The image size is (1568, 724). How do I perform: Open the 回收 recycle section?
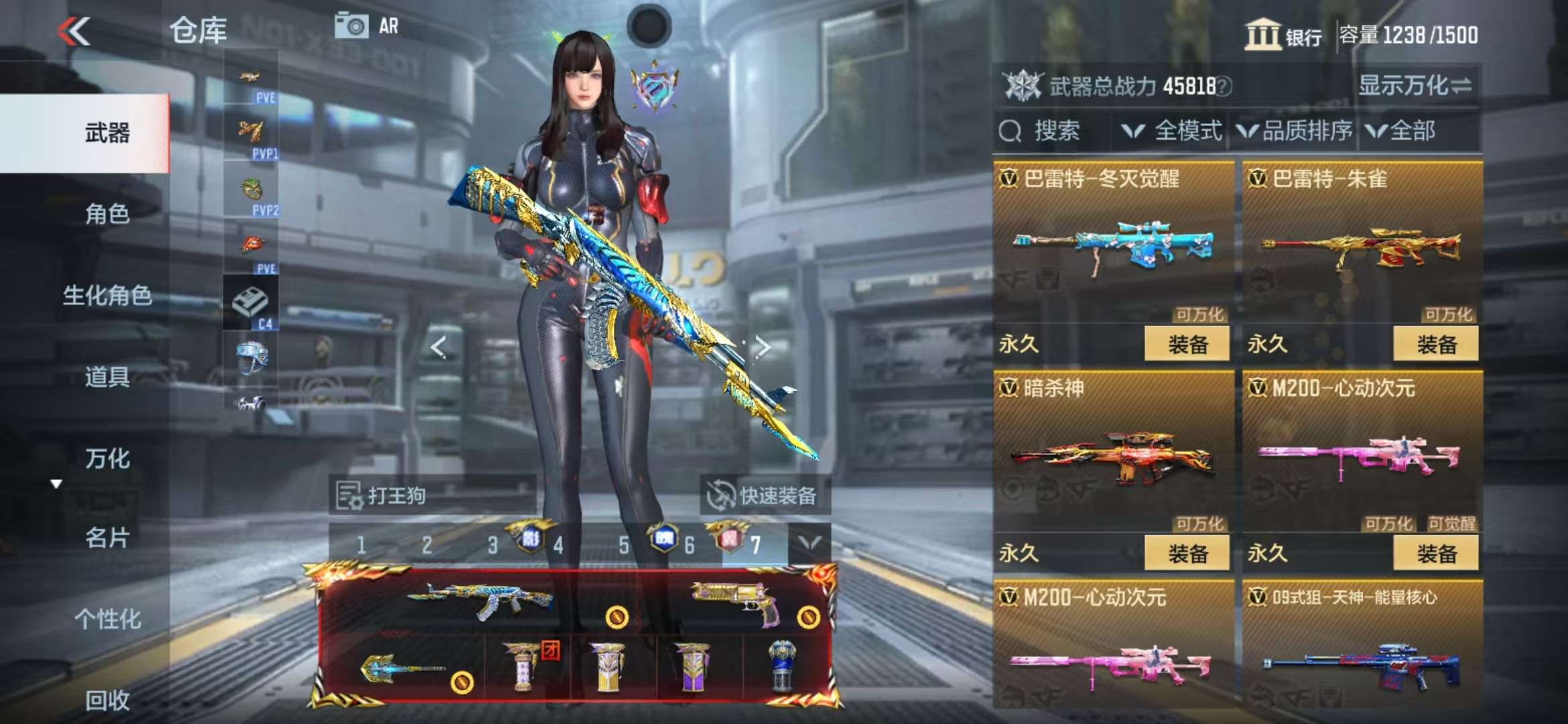(x=107, y=700)
